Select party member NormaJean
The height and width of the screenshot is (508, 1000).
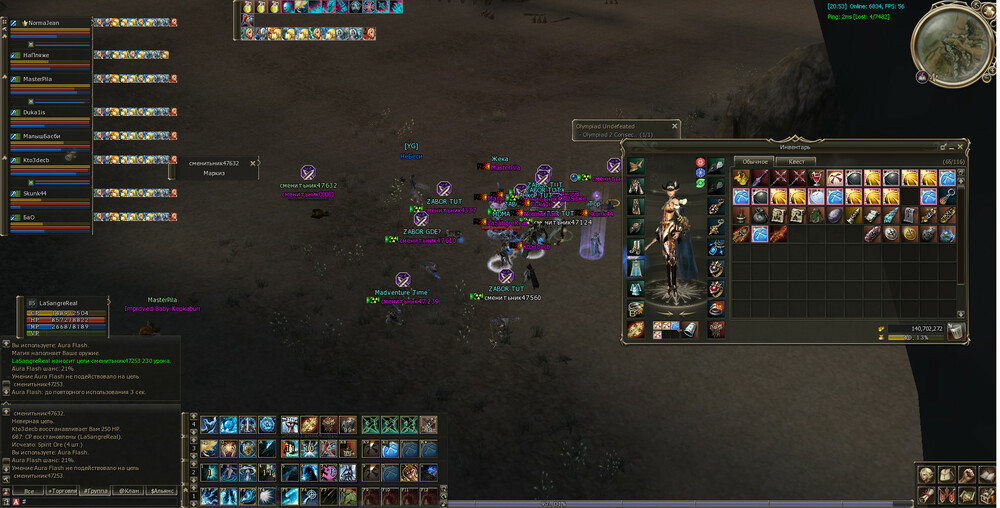[43, 22]
